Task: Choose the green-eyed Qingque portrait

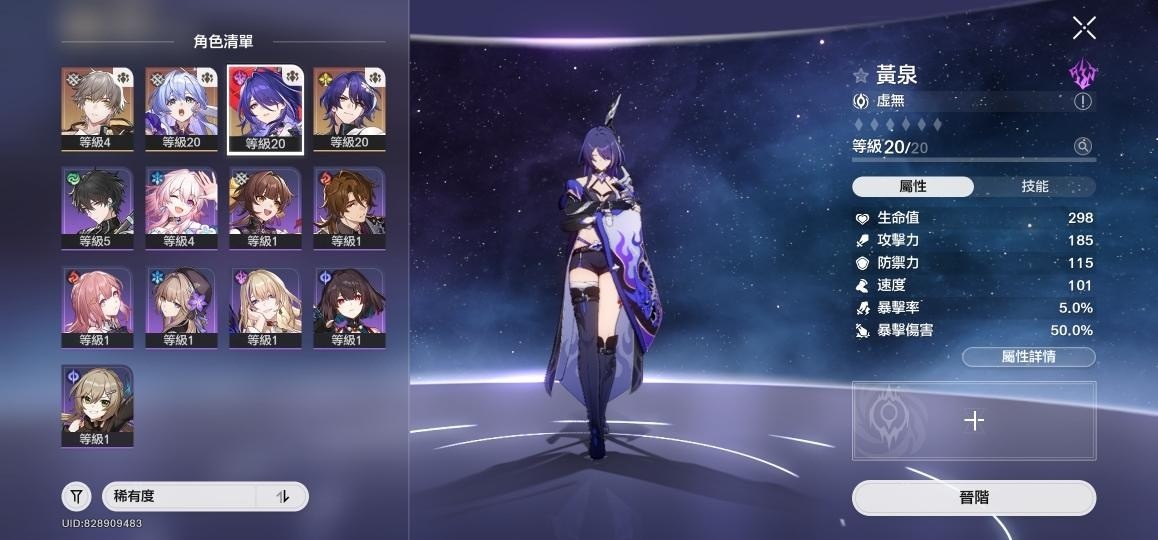Action: click(97, 405)
